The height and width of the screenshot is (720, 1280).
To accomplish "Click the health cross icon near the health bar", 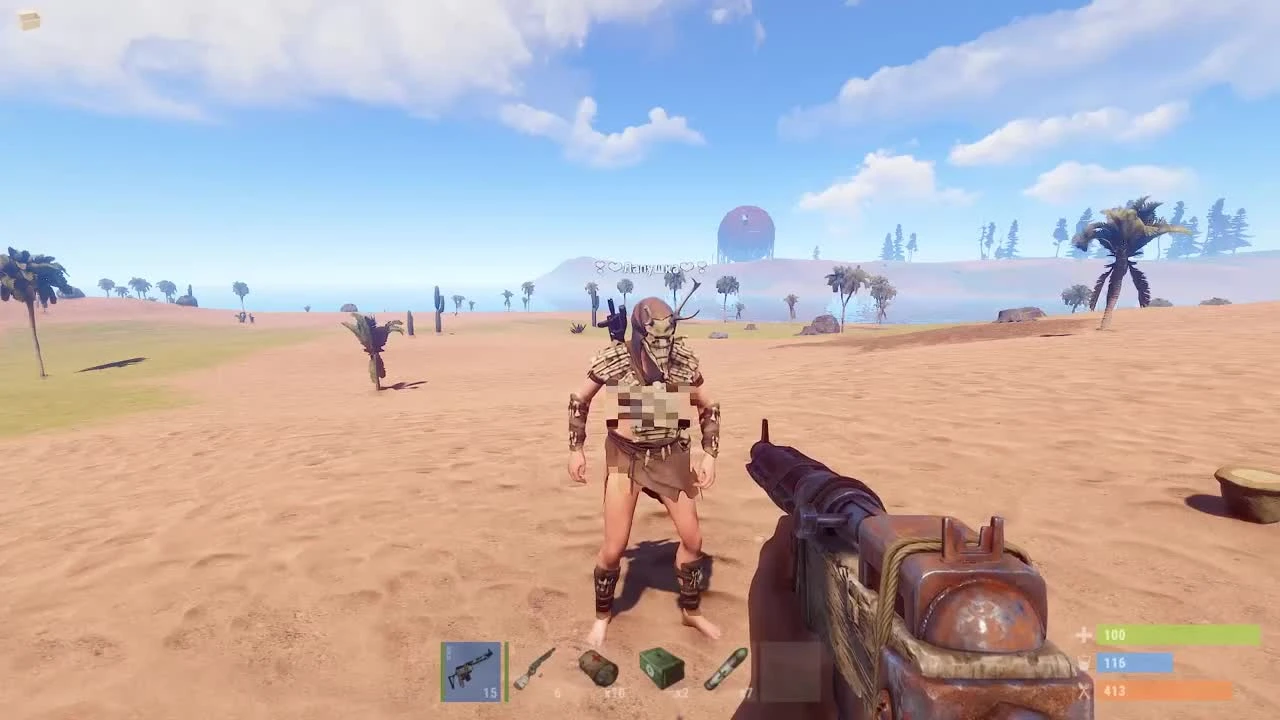I will point(1084,635).
